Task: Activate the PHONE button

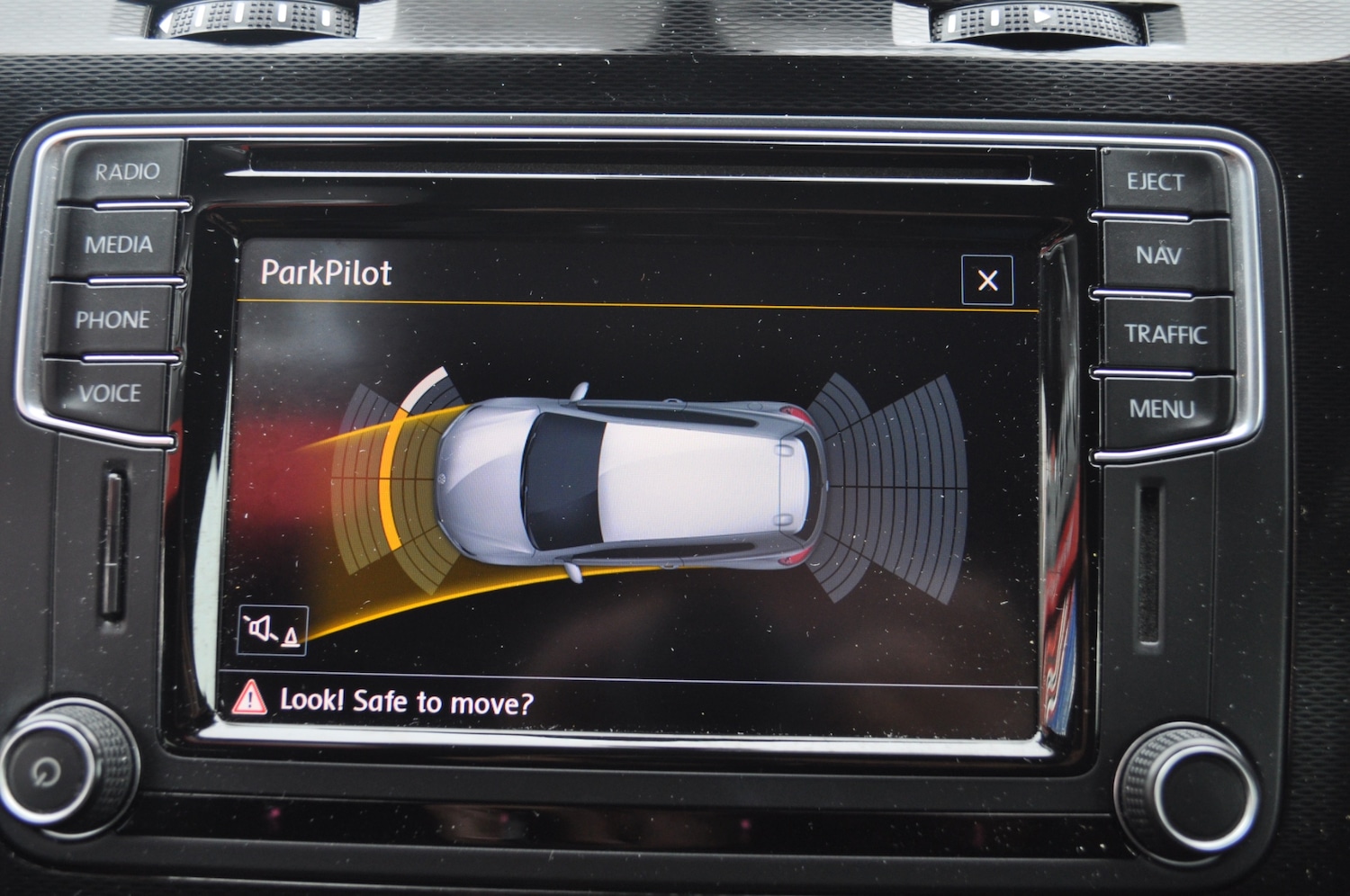Action: coord(112,319)
